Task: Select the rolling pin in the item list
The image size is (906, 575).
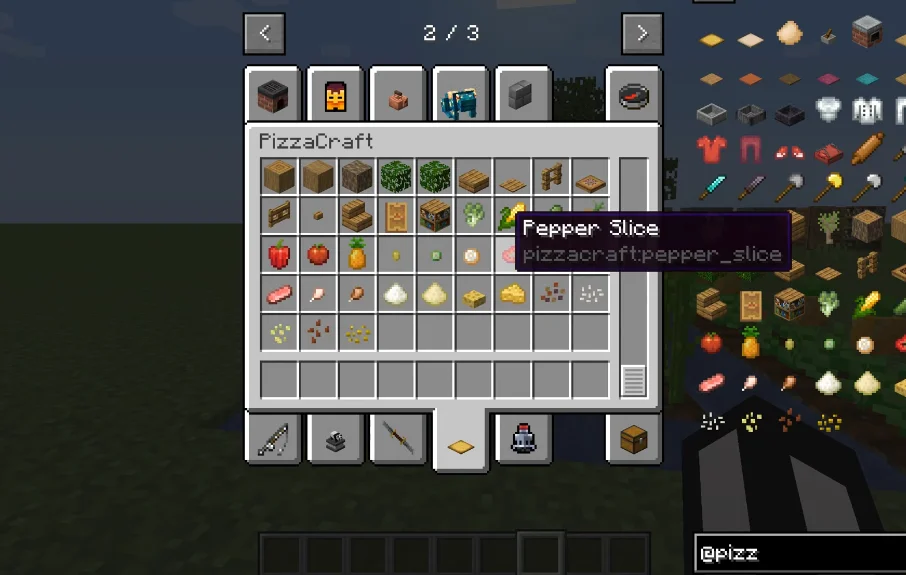Action: pyautogui.click(x=867, y=149)
